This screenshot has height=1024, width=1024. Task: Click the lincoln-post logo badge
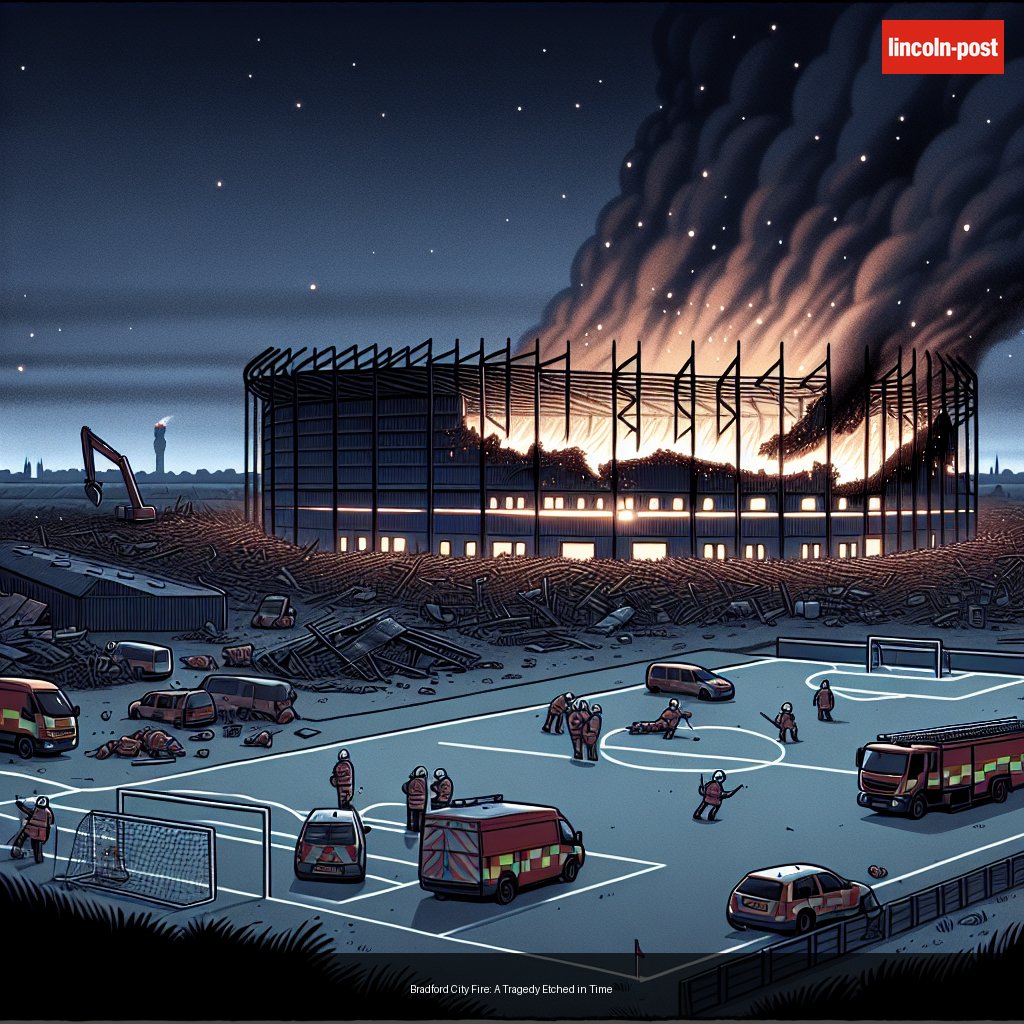coord(942,47)
